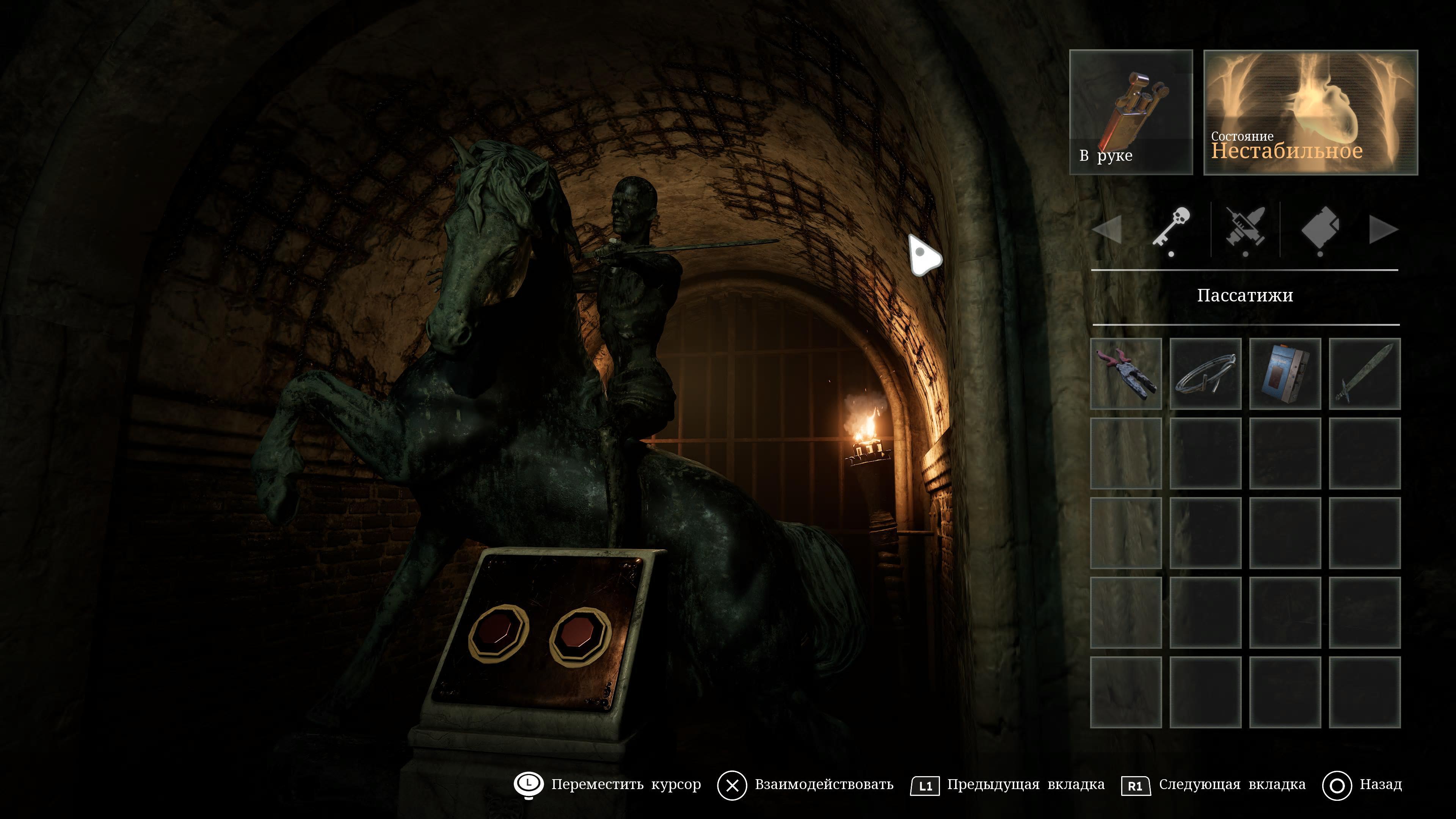
Task: Open the 'Состояние' heart condition panel
Action: tap(1310, 112)
